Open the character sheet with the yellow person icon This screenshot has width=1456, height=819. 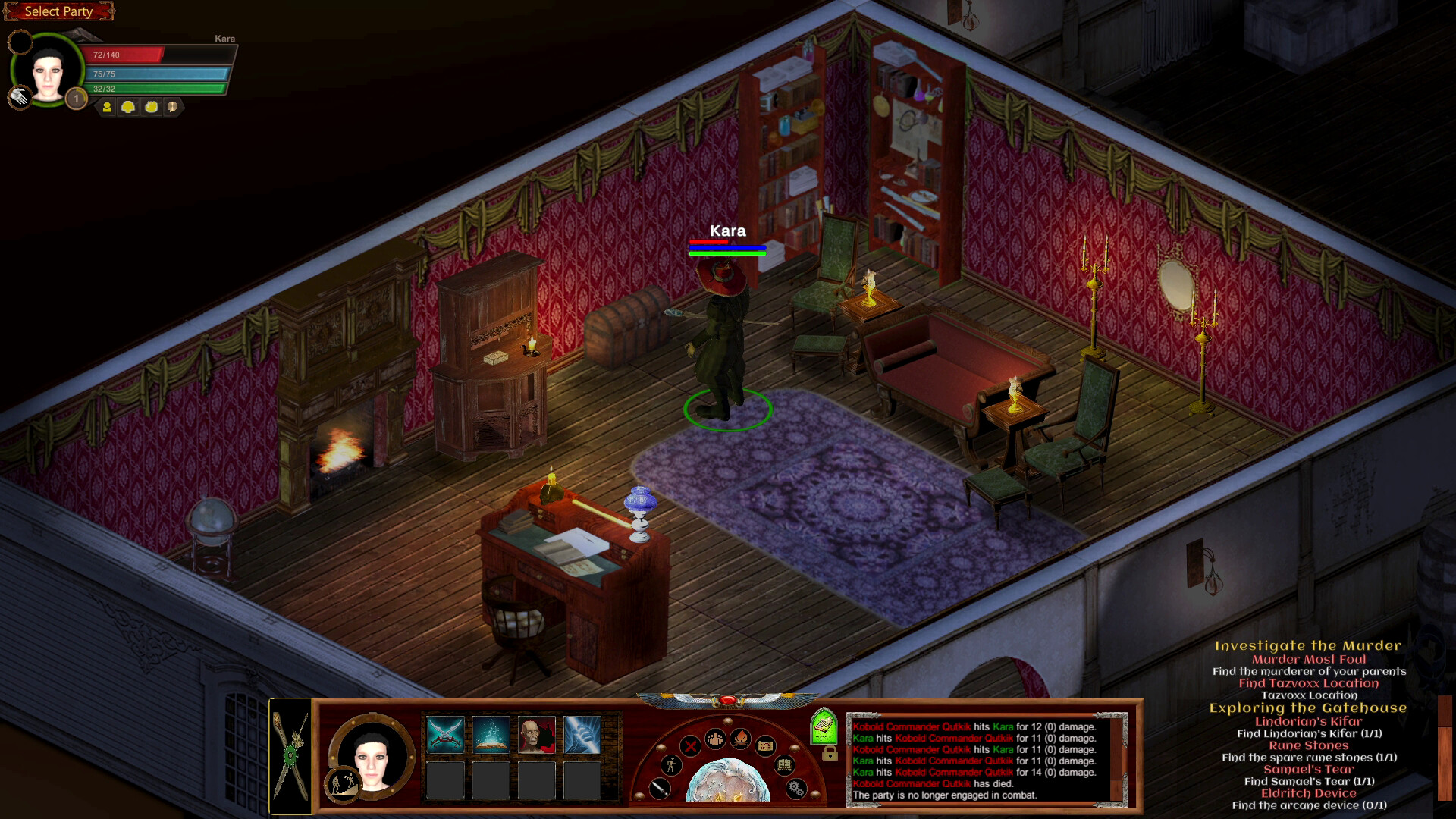(108, 106)
